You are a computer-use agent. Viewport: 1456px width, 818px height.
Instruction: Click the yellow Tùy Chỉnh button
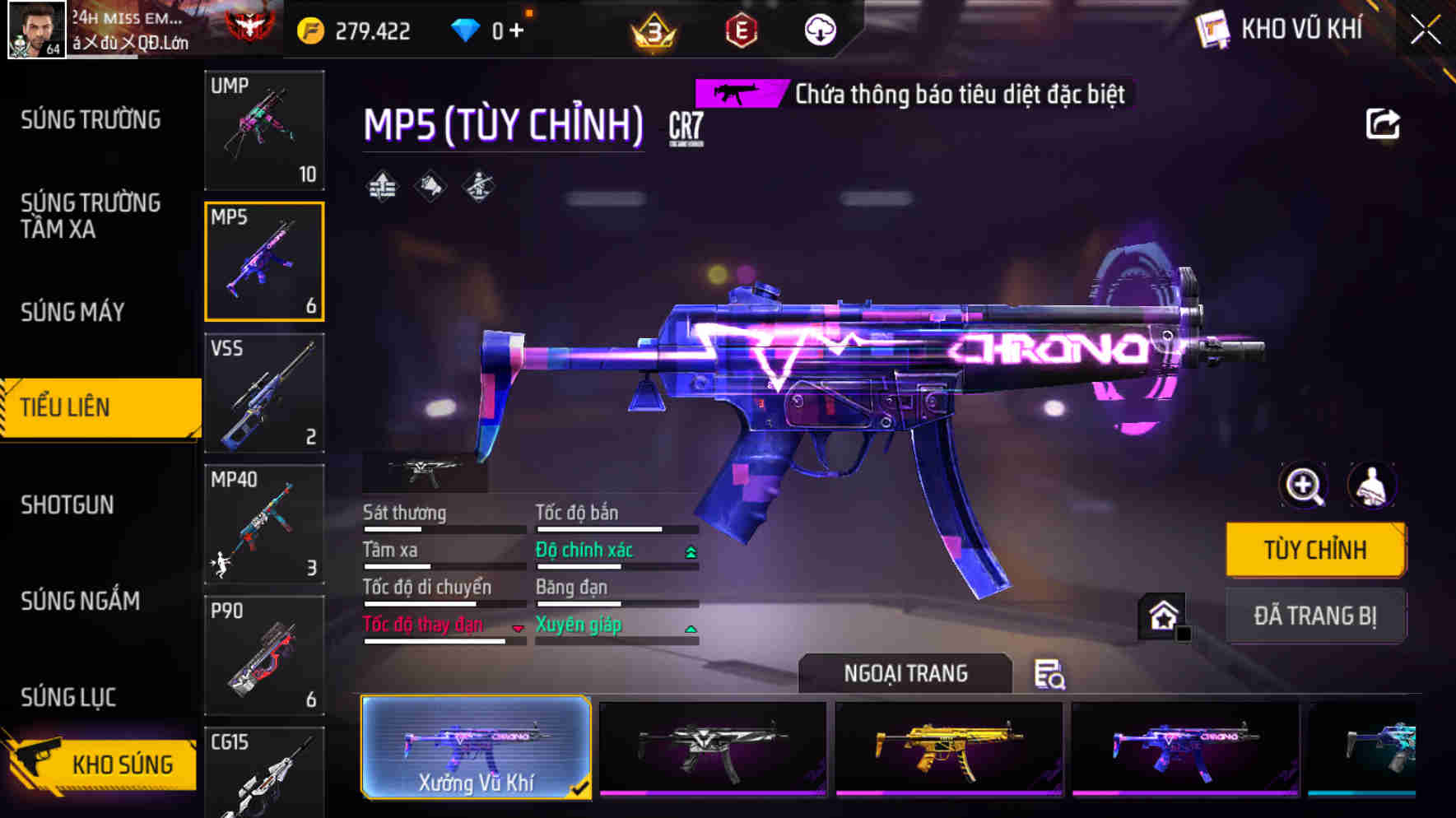[1314, 550]
